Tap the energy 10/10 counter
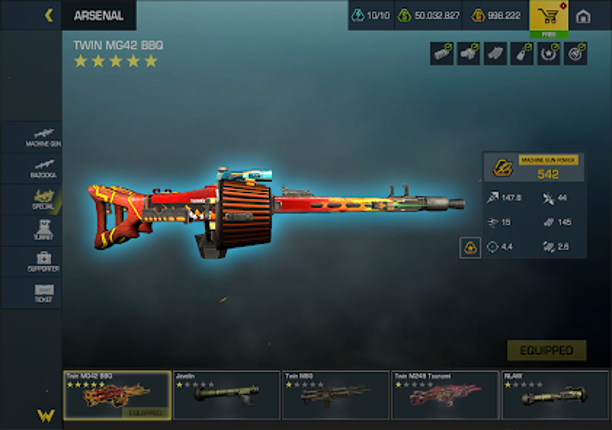Screen dimensions: 612x430 click(372, 16)
